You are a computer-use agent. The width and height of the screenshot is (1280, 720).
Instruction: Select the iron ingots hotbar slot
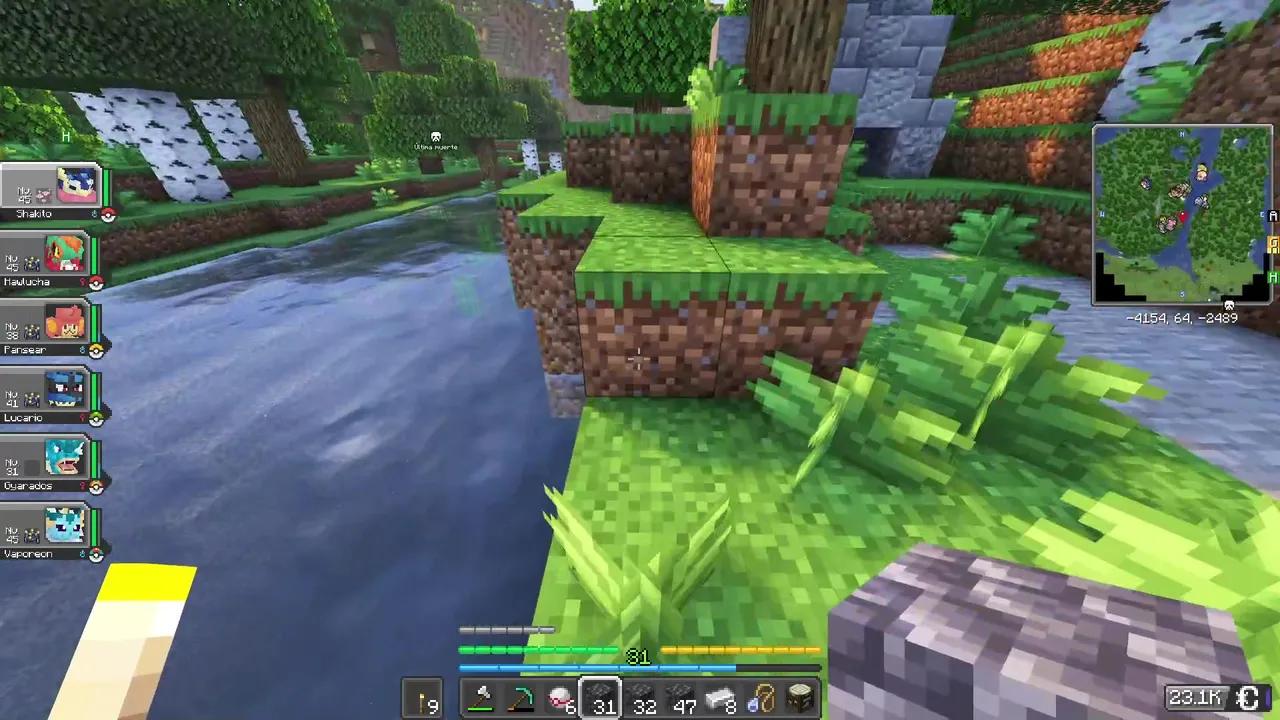(x=720, y=697)
